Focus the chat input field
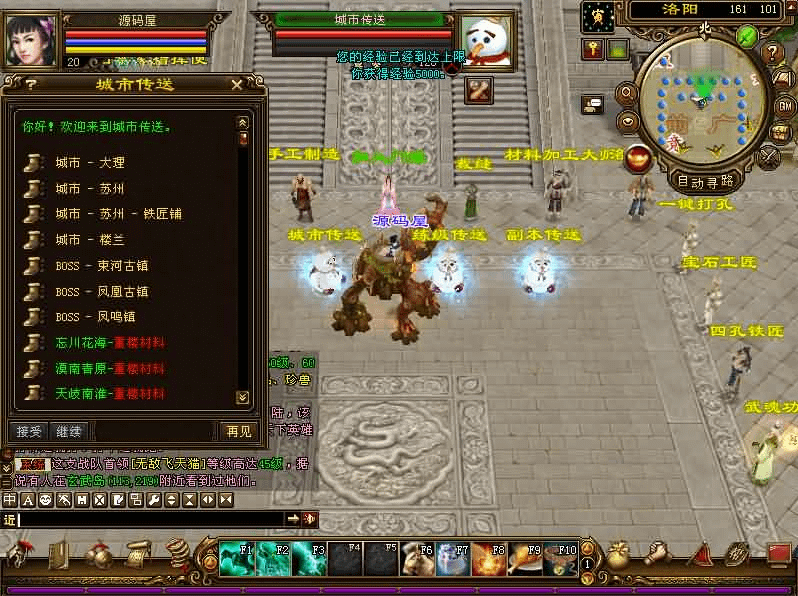 150,519
